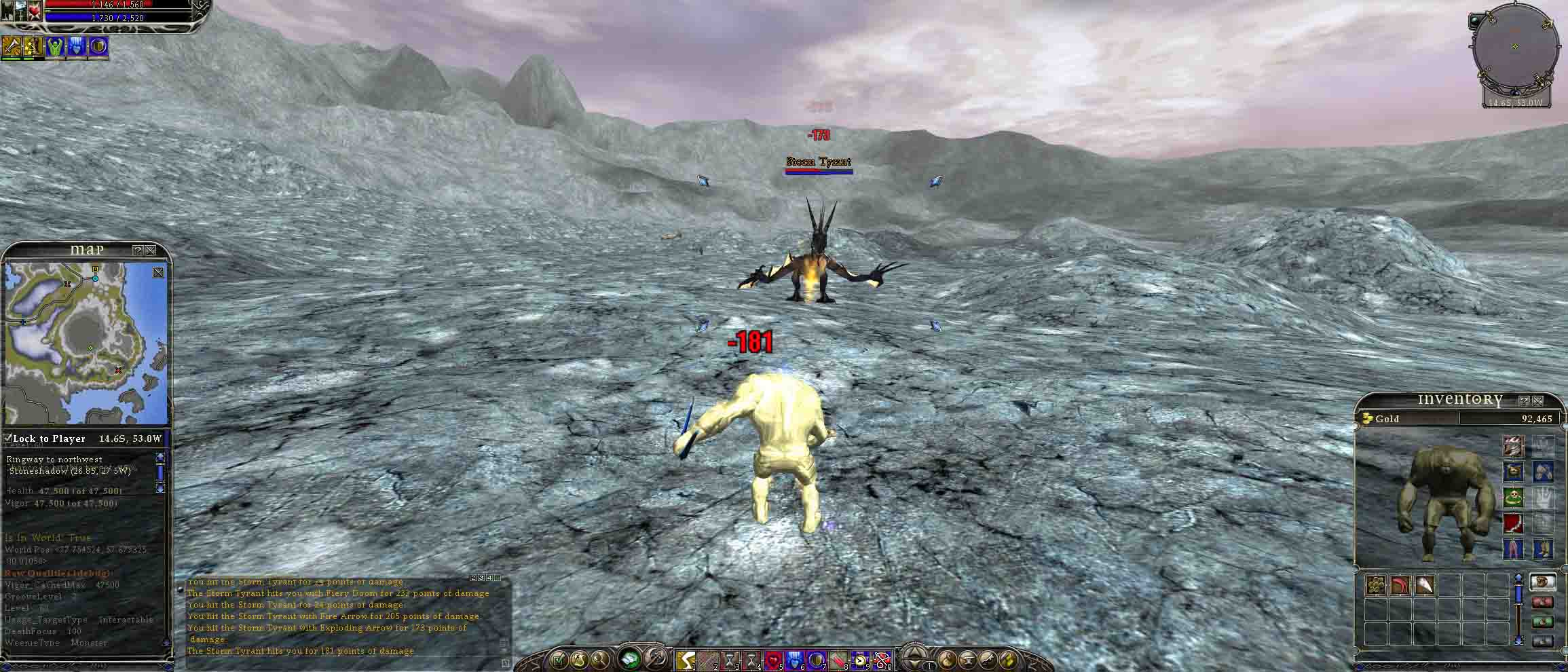Open help for the Inventory panel
Screen dimensions: 1568x672
(1524, 401)
